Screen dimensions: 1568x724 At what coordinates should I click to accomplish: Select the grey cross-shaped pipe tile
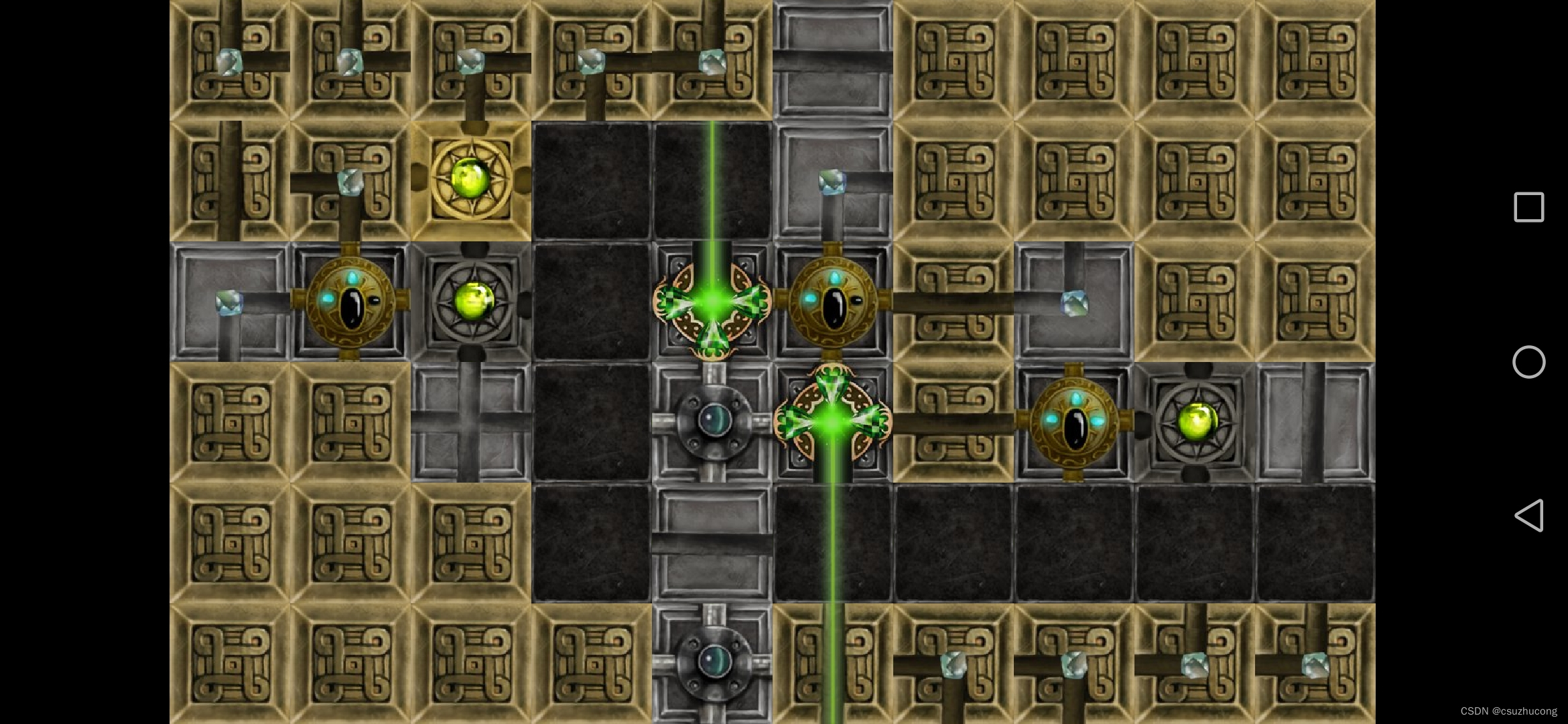(470, 422)
